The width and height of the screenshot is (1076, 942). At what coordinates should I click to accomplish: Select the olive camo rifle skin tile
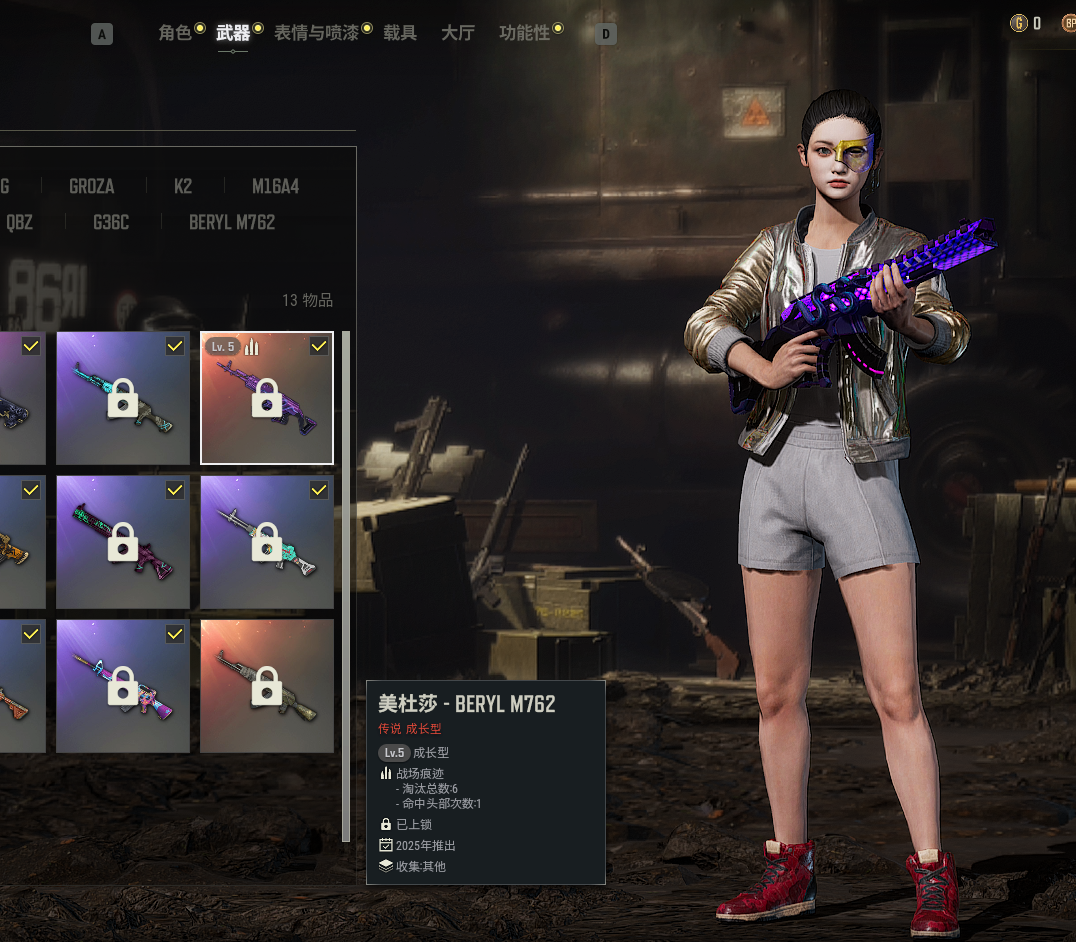pos(267,686)
